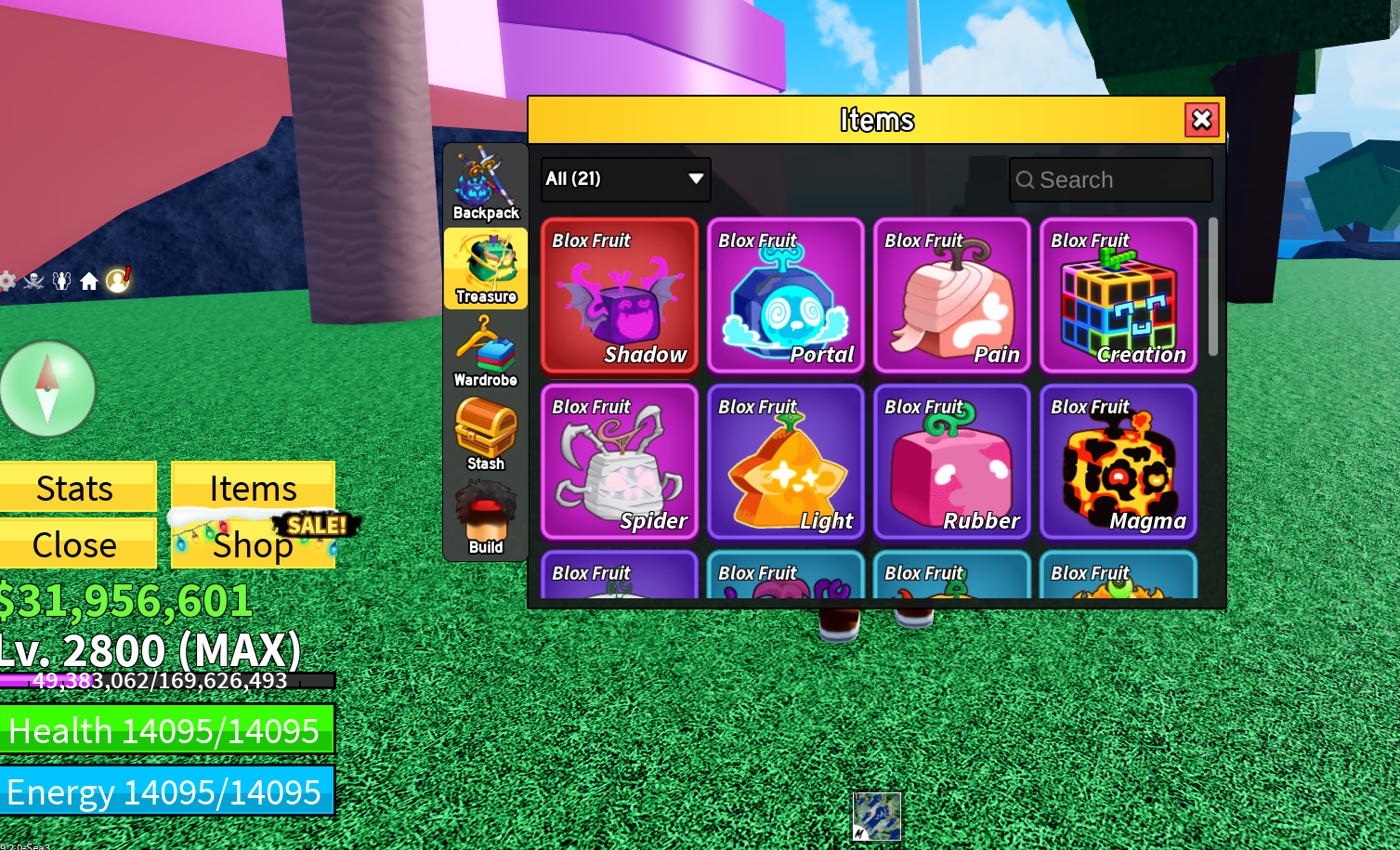Open the All (21) filter dropdown
Viewport: 1400px width, 850px height.
pos(613,179)
